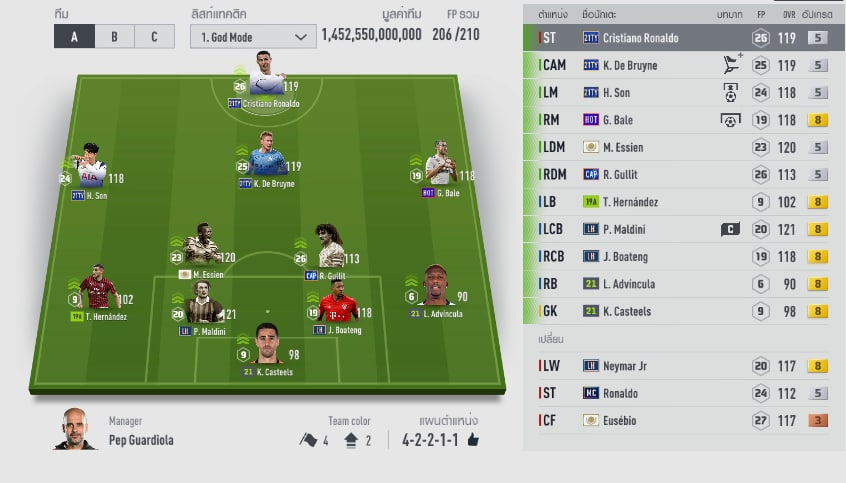
Task: Switch to team tab A
Action: [74, 37]
